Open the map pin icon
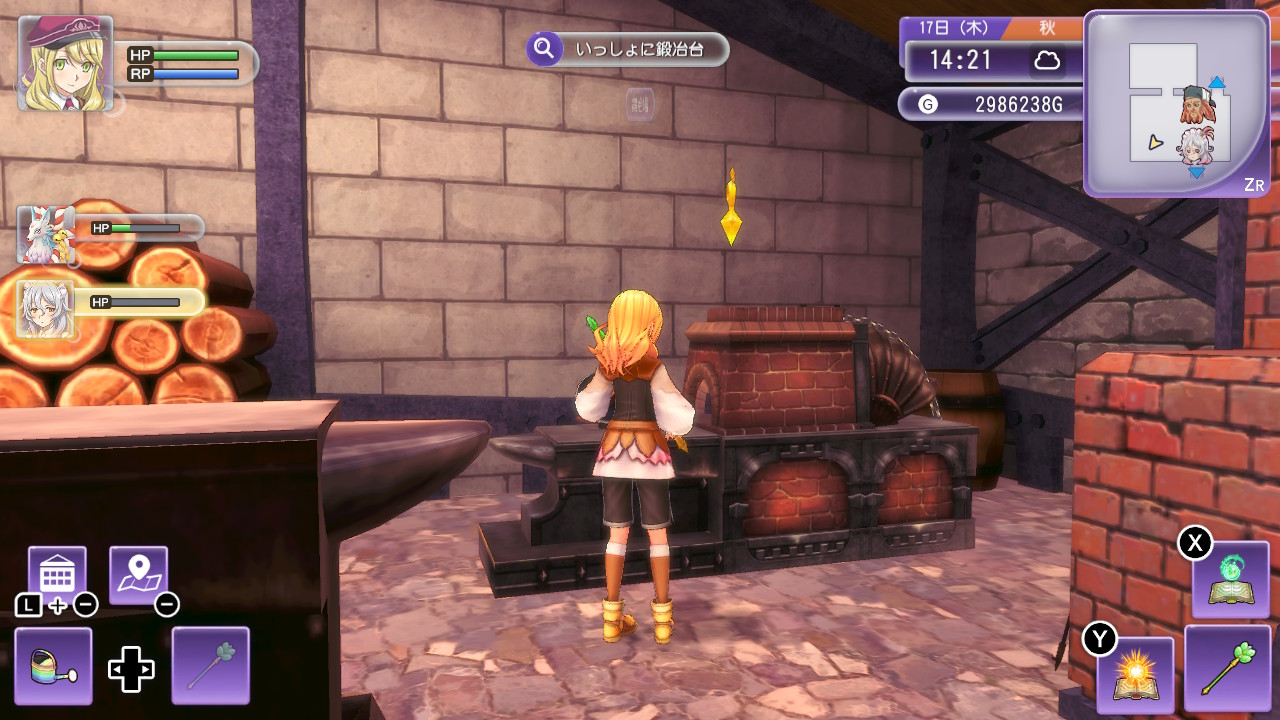The image size is (1280, 720). click(x=138, y=574)
